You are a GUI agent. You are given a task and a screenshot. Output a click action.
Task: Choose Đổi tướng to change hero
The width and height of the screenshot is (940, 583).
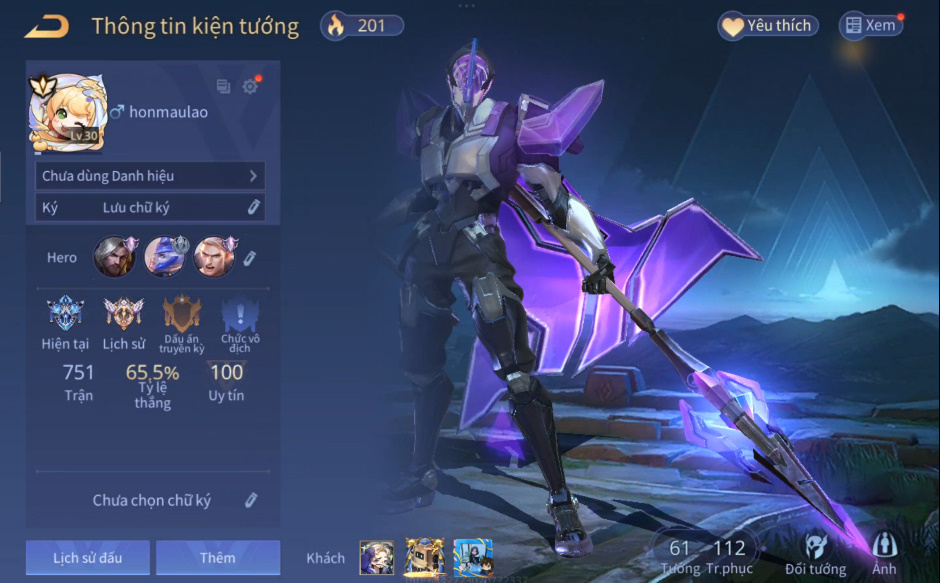(x=815, y=553)
